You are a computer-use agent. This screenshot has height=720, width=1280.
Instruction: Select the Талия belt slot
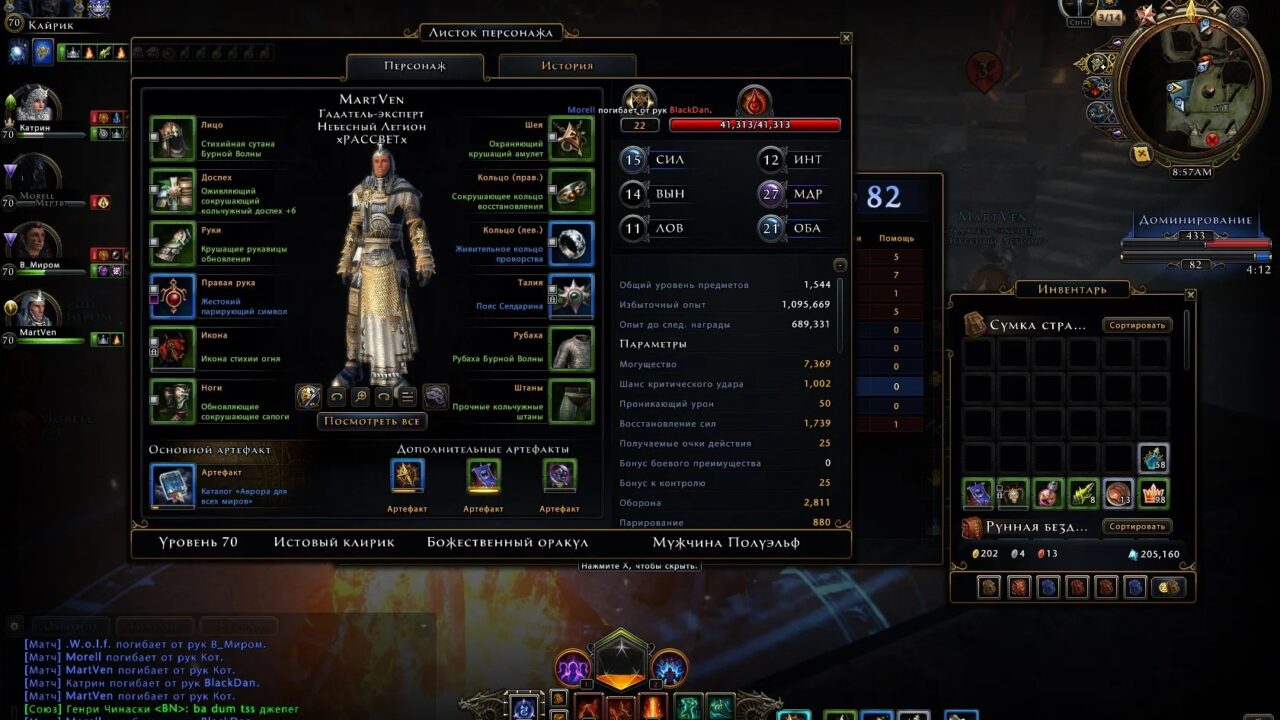[x=571, y=296]
